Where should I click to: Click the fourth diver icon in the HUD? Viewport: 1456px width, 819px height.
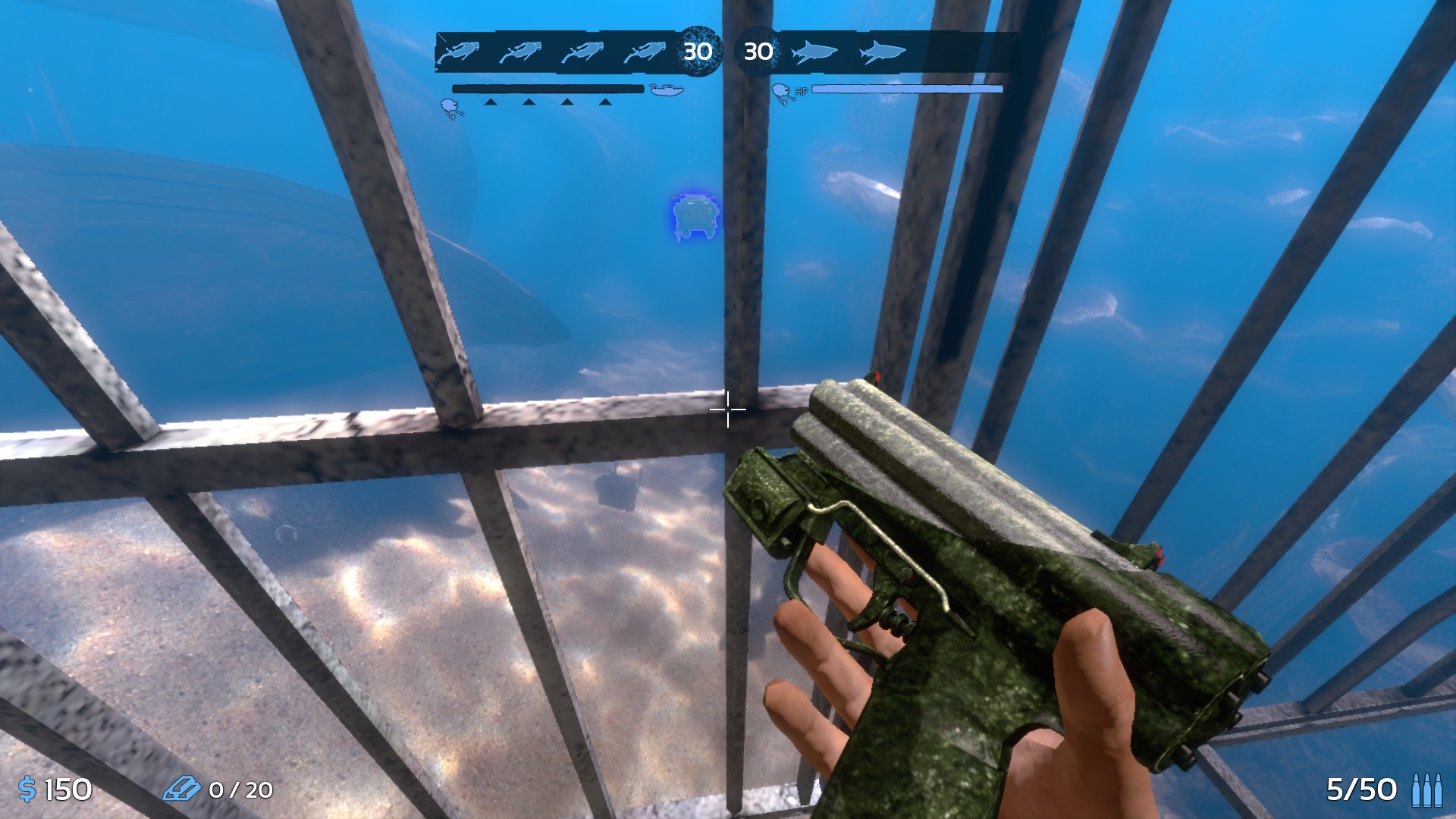[646, 52]
